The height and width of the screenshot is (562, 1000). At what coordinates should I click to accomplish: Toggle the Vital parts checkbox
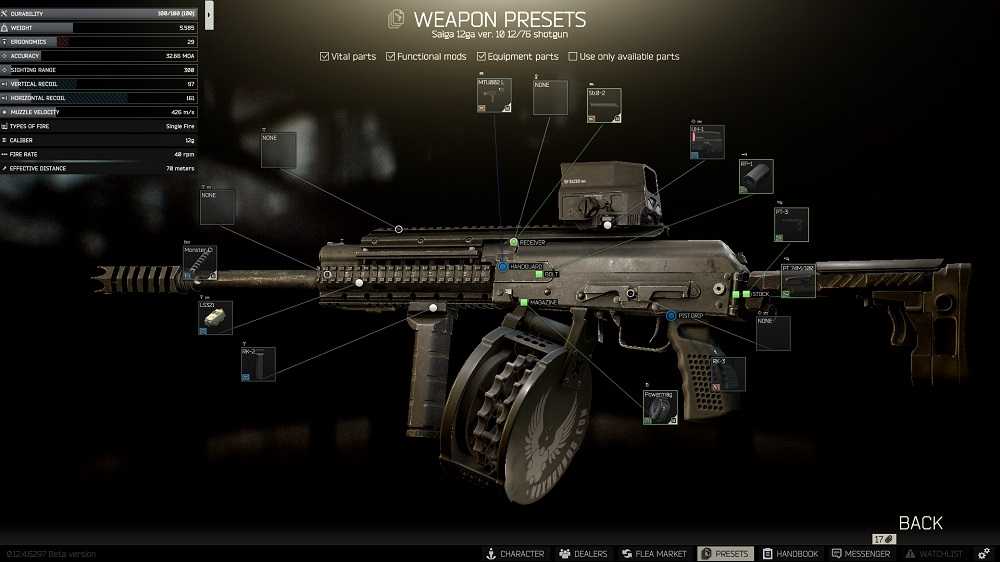325,57
